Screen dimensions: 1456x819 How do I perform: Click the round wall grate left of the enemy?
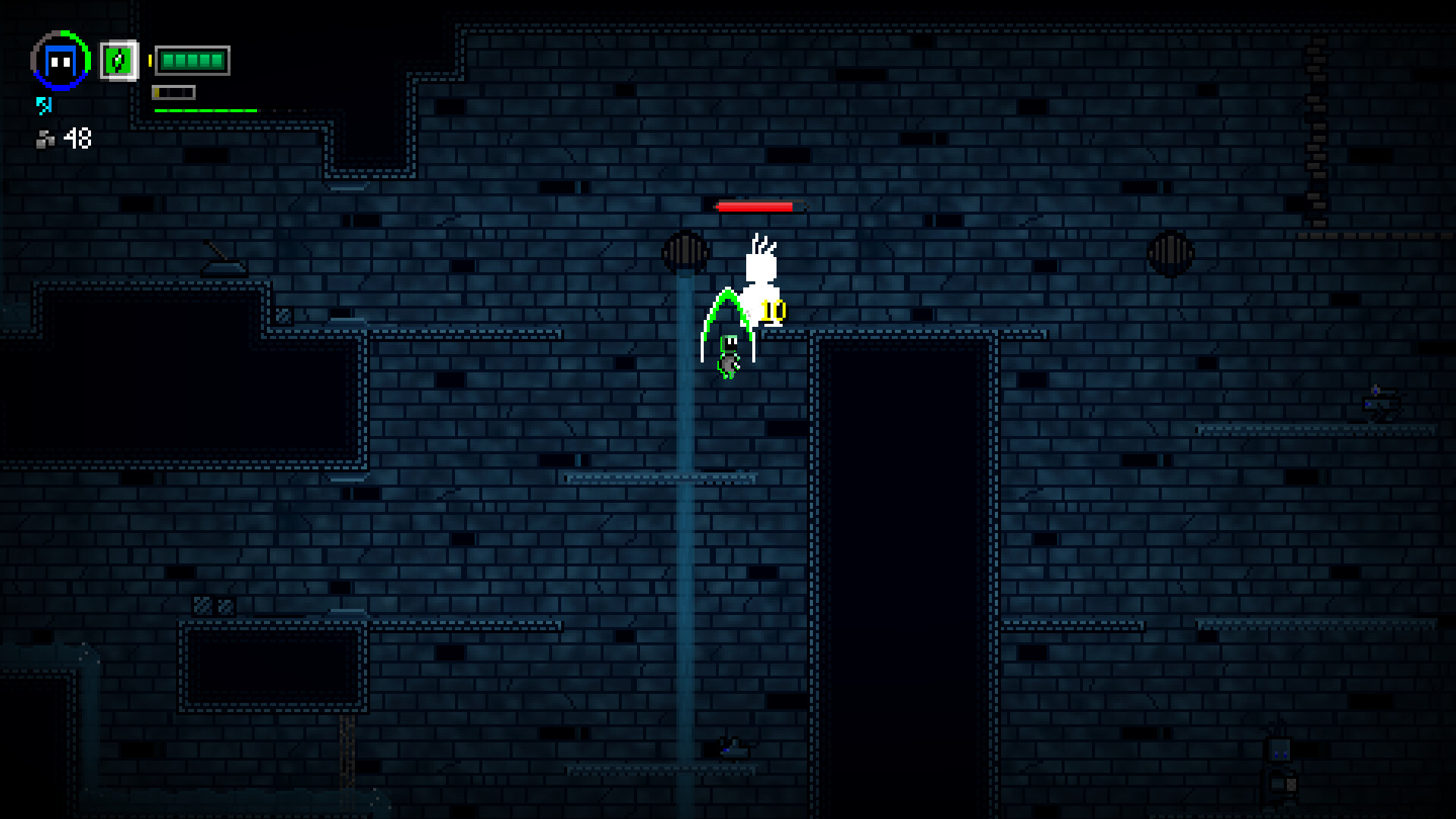[x=686, y=252]
